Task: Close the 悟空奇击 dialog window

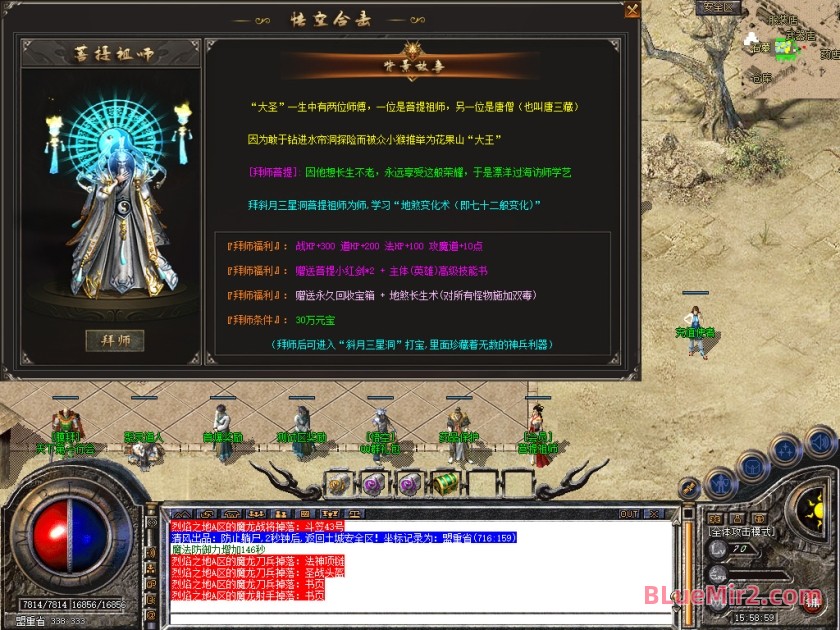Action: [632, 10]
